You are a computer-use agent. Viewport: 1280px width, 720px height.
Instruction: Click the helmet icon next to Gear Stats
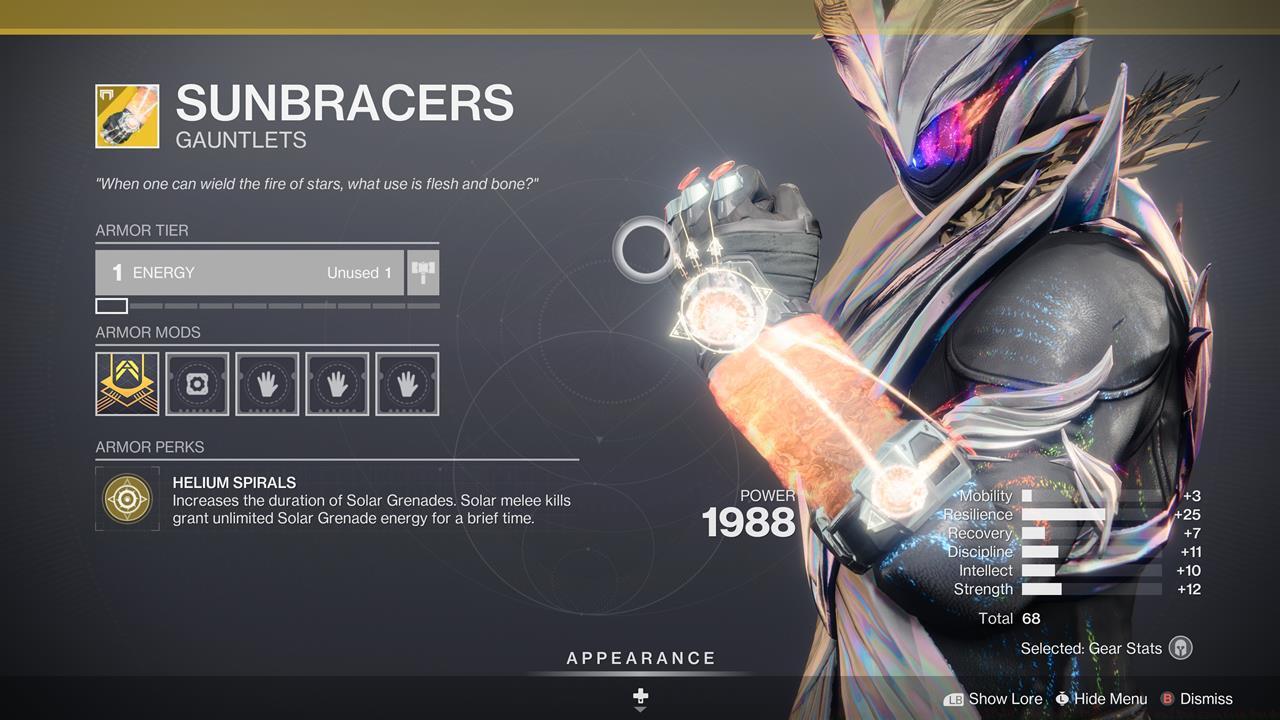click(x=1180, y=648)
